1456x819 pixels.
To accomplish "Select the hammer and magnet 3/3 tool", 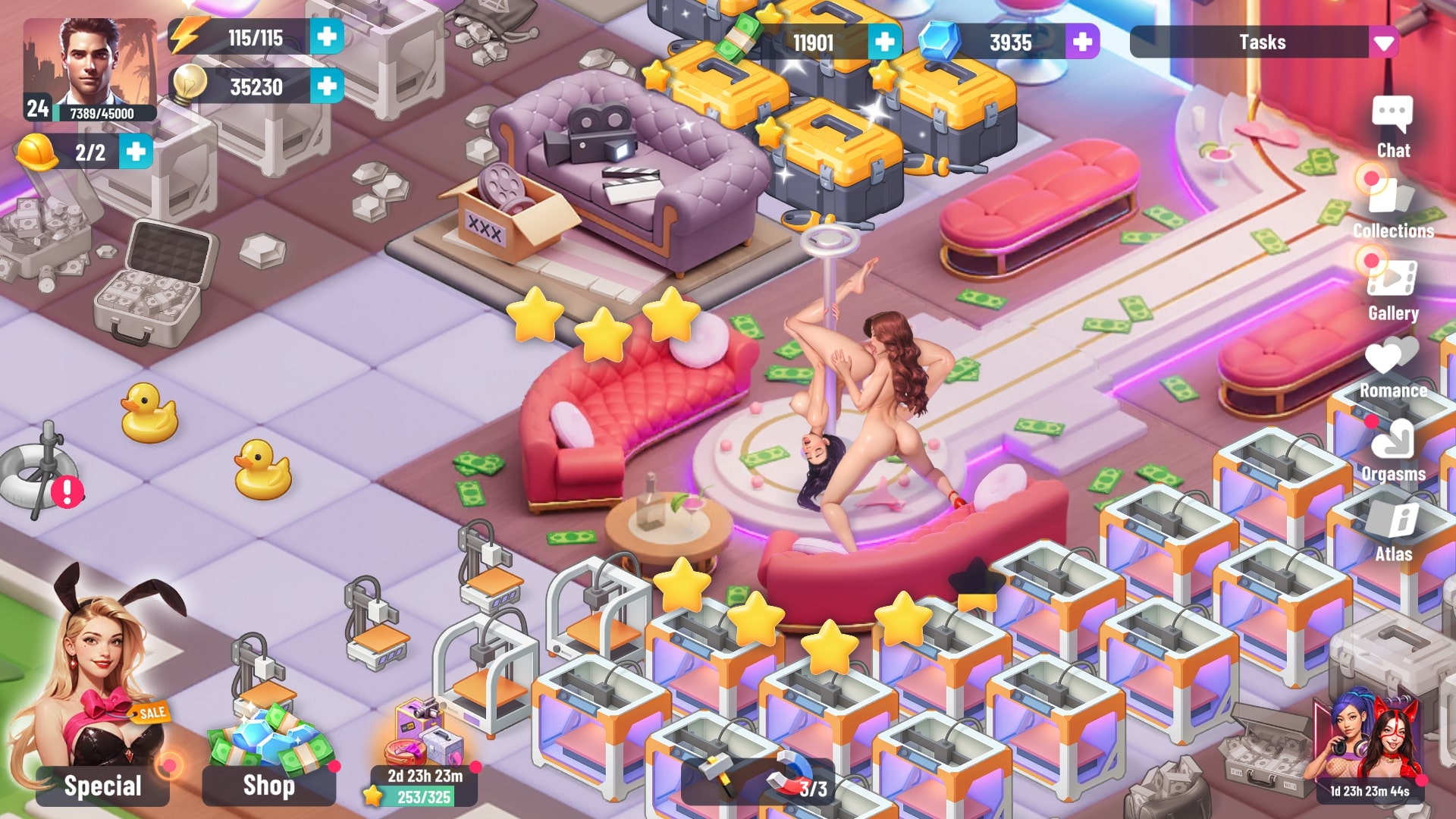I will tap(758, 781).
